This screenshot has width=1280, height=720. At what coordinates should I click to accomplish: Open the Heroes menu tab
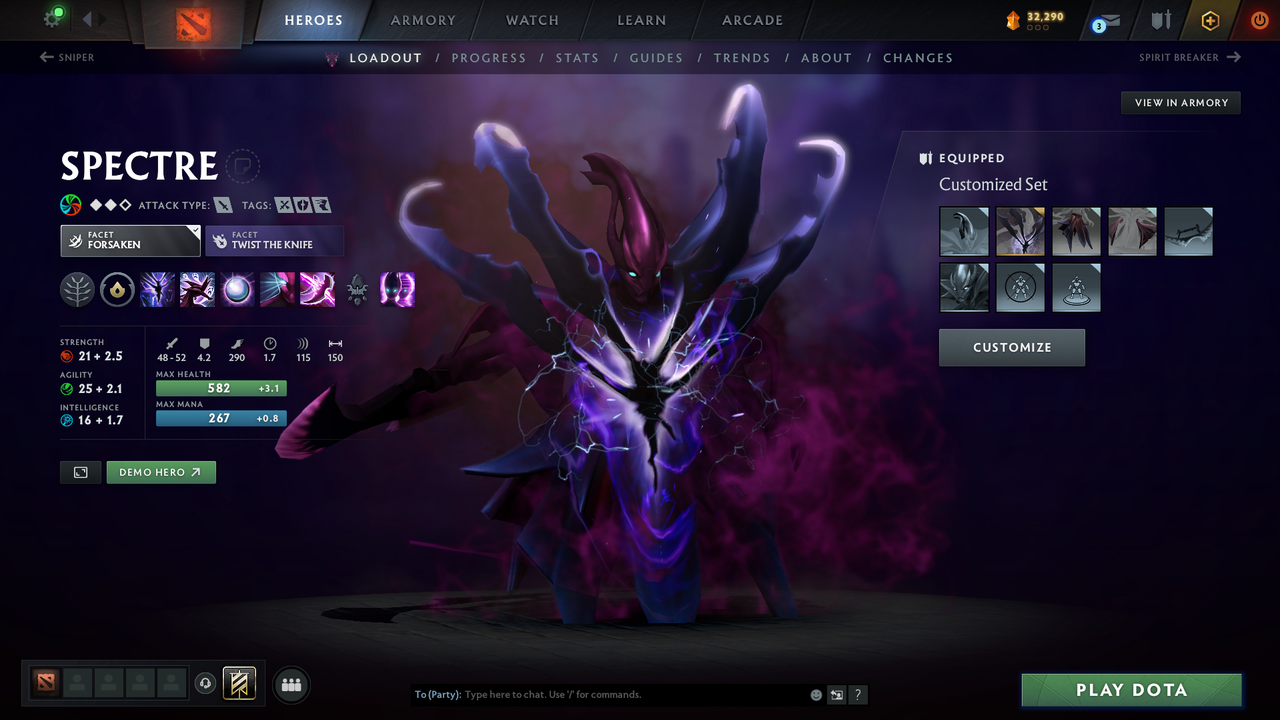click(313, 19)
